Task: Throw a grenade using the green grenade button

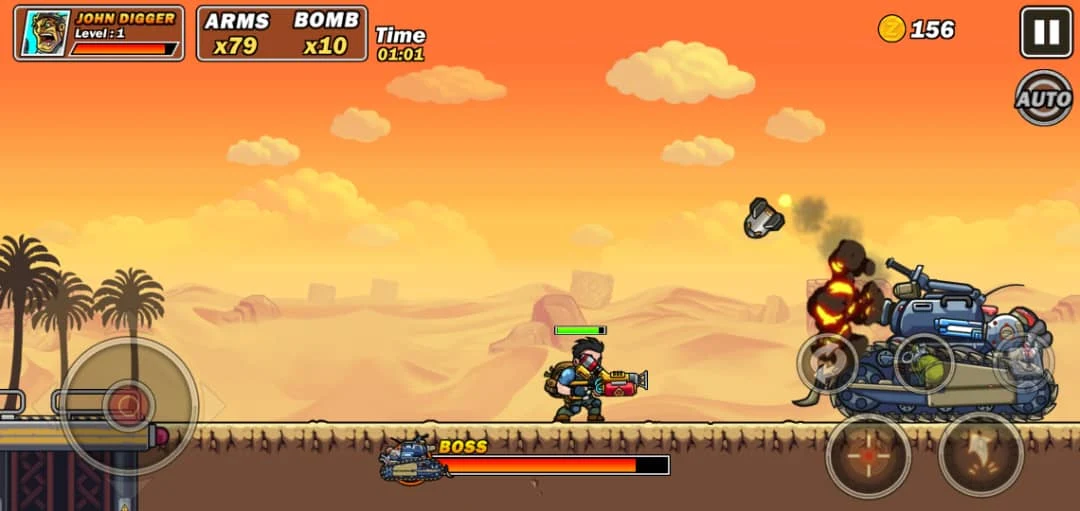Action: pyautogui.click(x=923, y=363)
